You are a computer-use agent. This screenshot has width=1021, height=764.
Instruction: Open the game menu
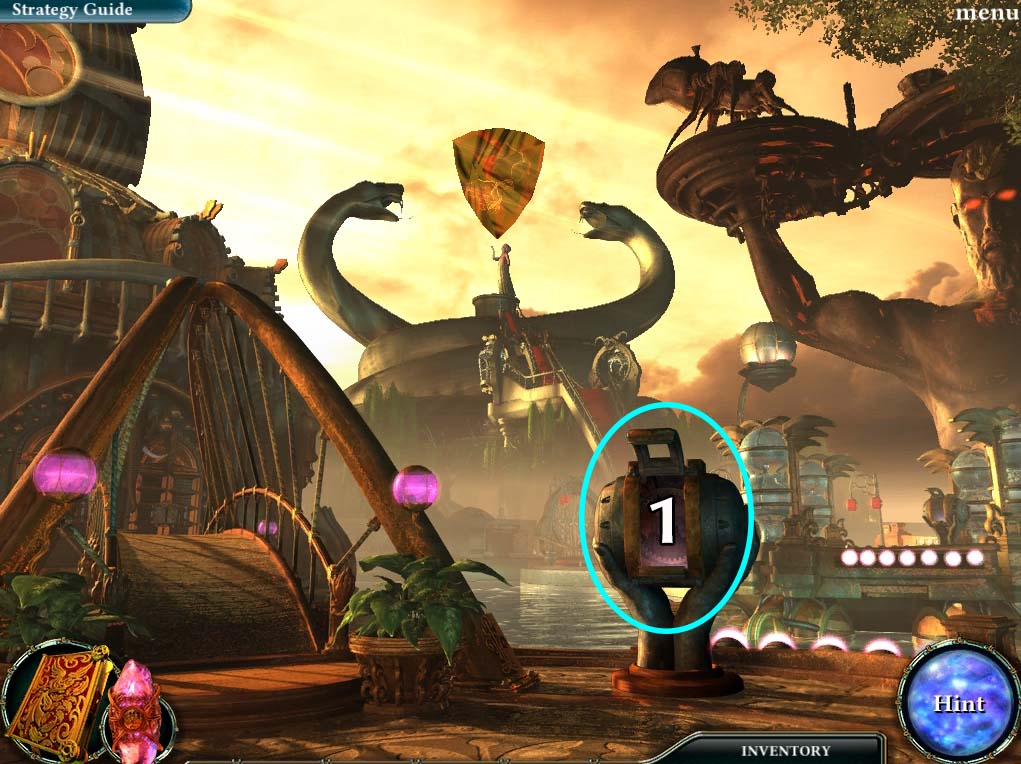(x=987, y=13)
